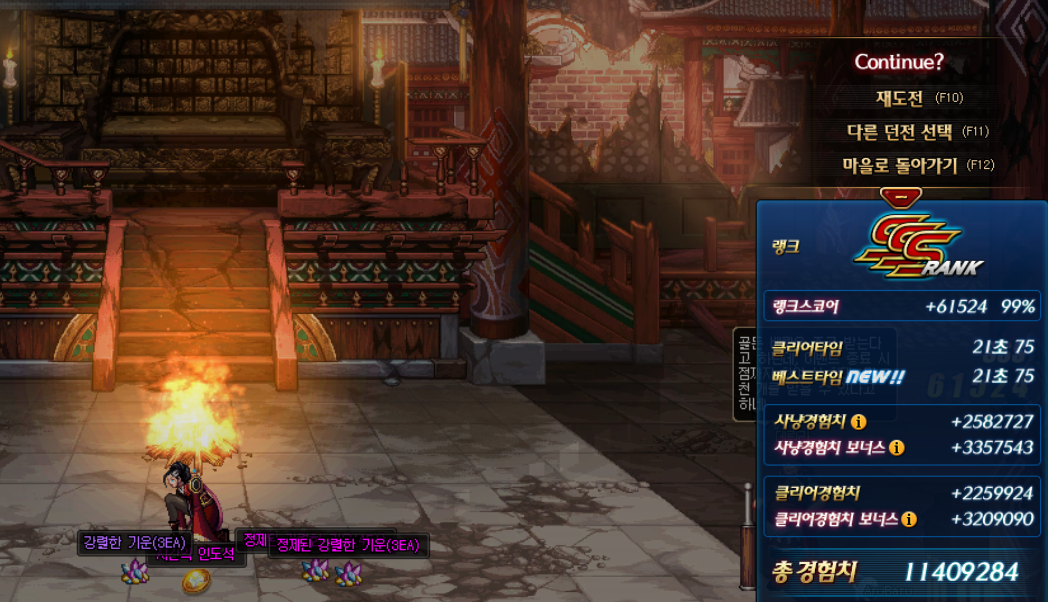The image size is (1048, 602).
Task: Open the info icon beside 사냥경험치
Action: (858, 422)
